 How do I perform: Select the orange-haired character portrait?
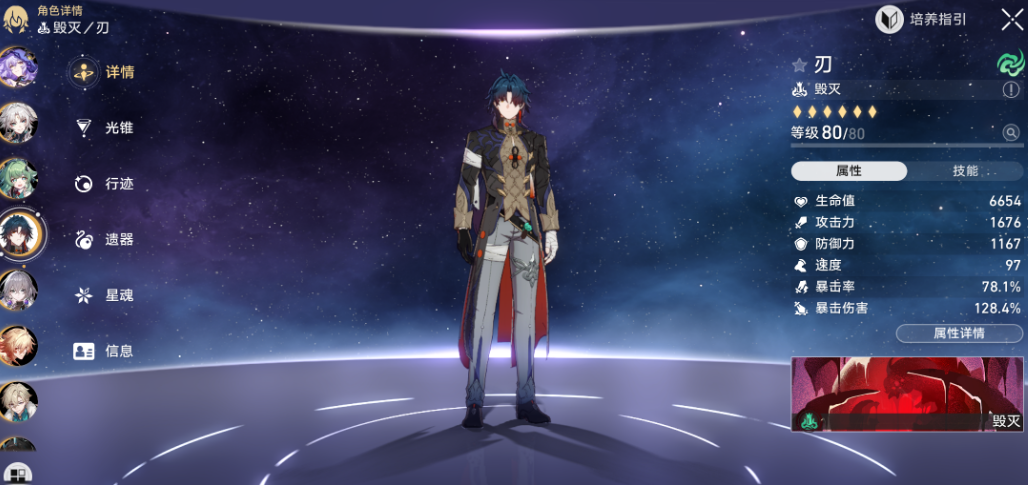coord(18,346)
